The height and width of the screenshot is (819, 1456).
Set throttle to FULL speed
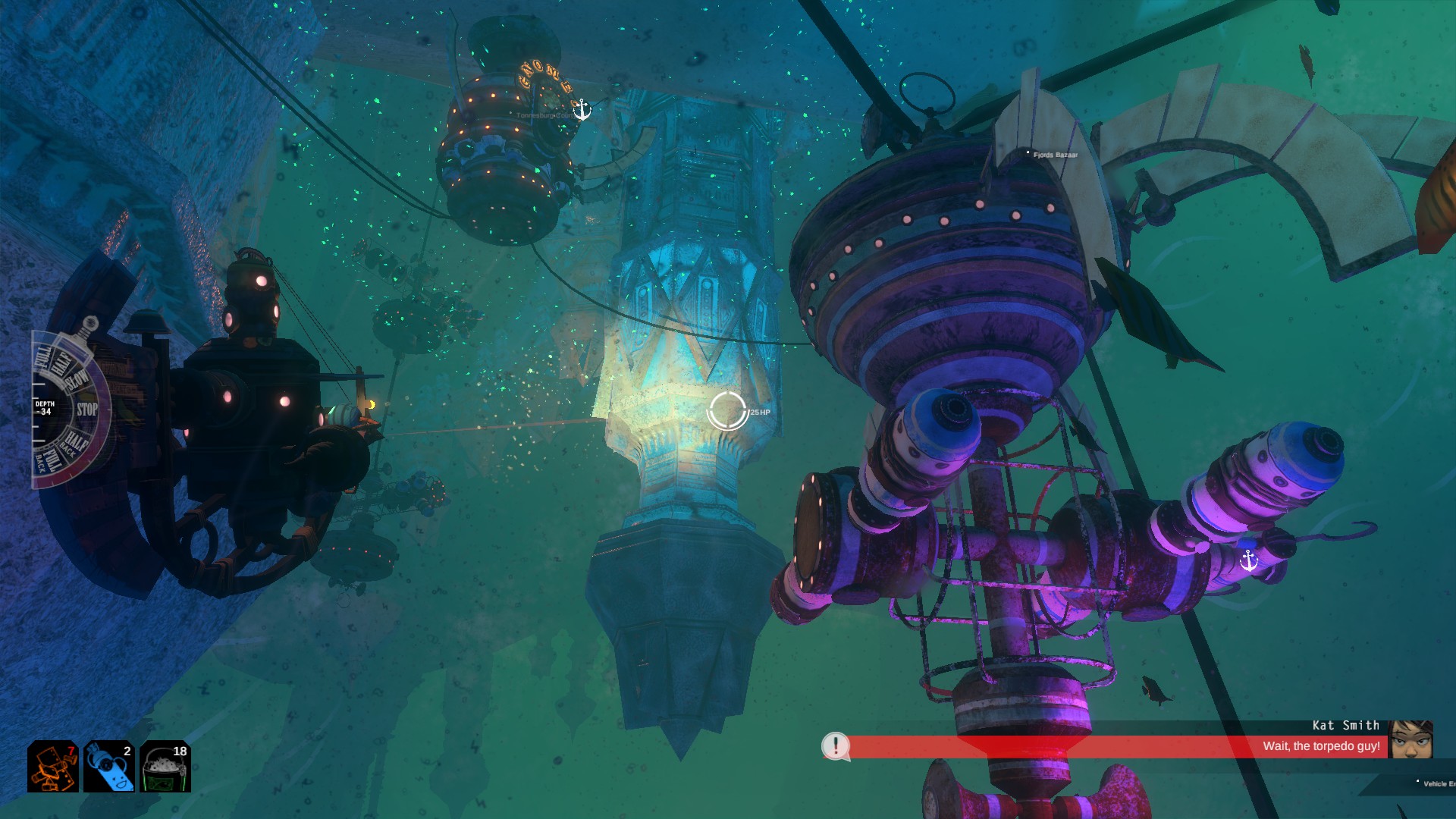(x=42, y=359)
